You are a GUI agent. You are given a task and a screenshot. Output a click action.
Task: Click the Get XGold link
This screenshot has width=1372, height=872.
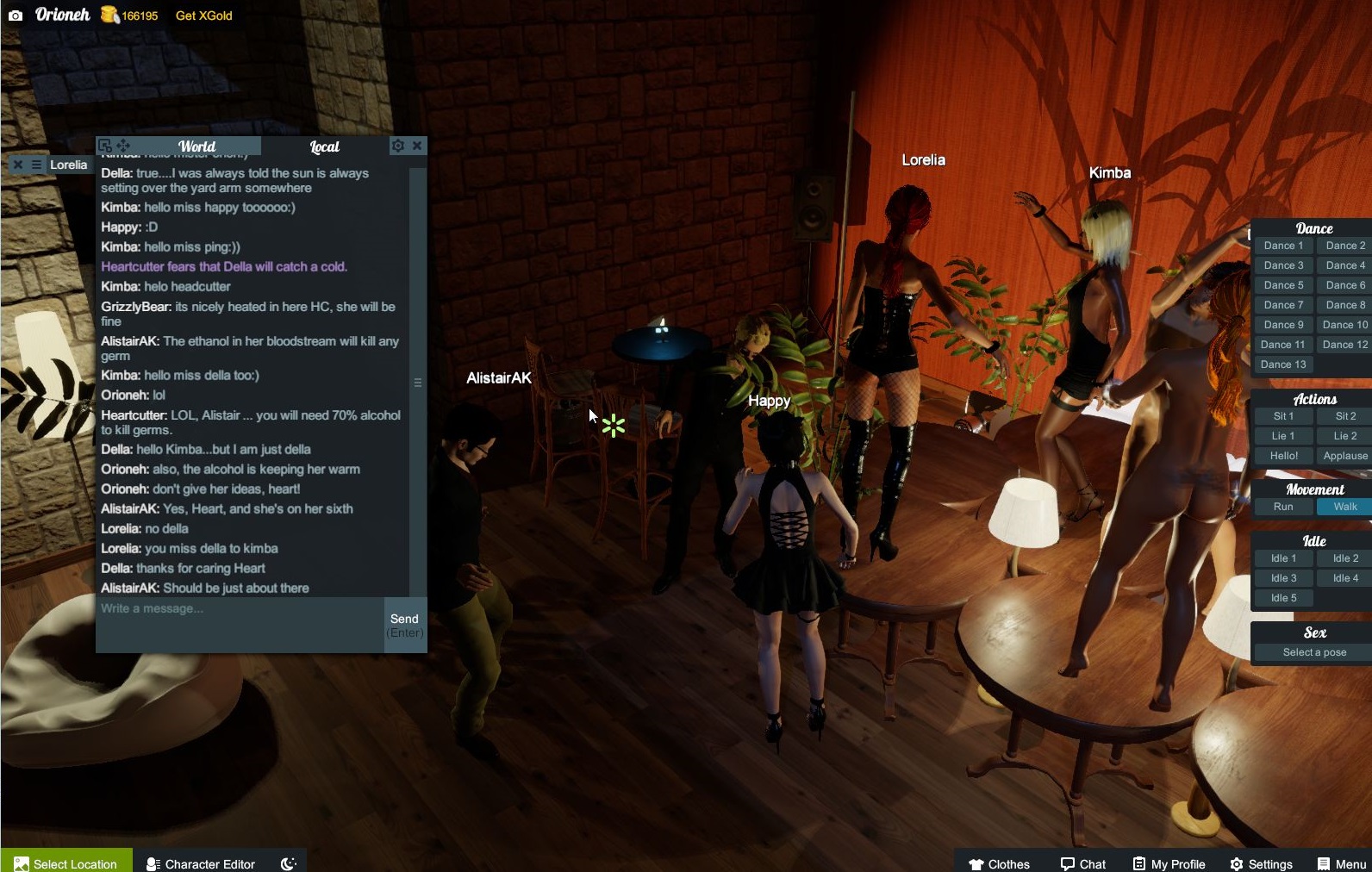[203, 15]
